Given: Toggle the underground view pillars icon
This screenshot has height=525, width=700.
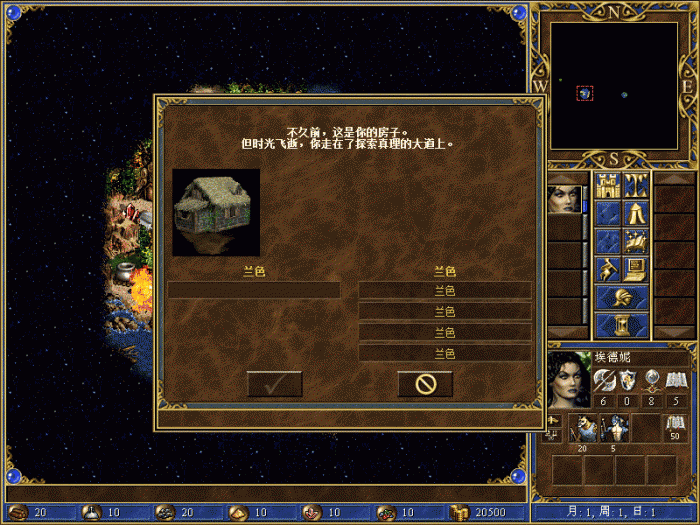Looking at the screenshot, I should 636,185.
